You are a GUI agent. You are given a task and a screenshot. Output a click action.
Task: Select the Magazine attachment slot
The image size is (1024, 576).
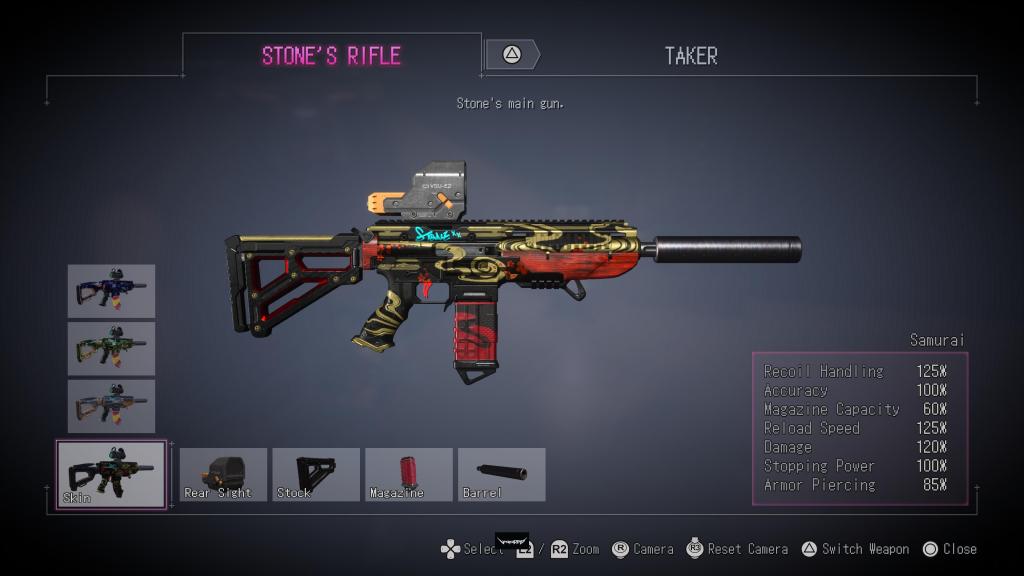(x=408, y=474)
